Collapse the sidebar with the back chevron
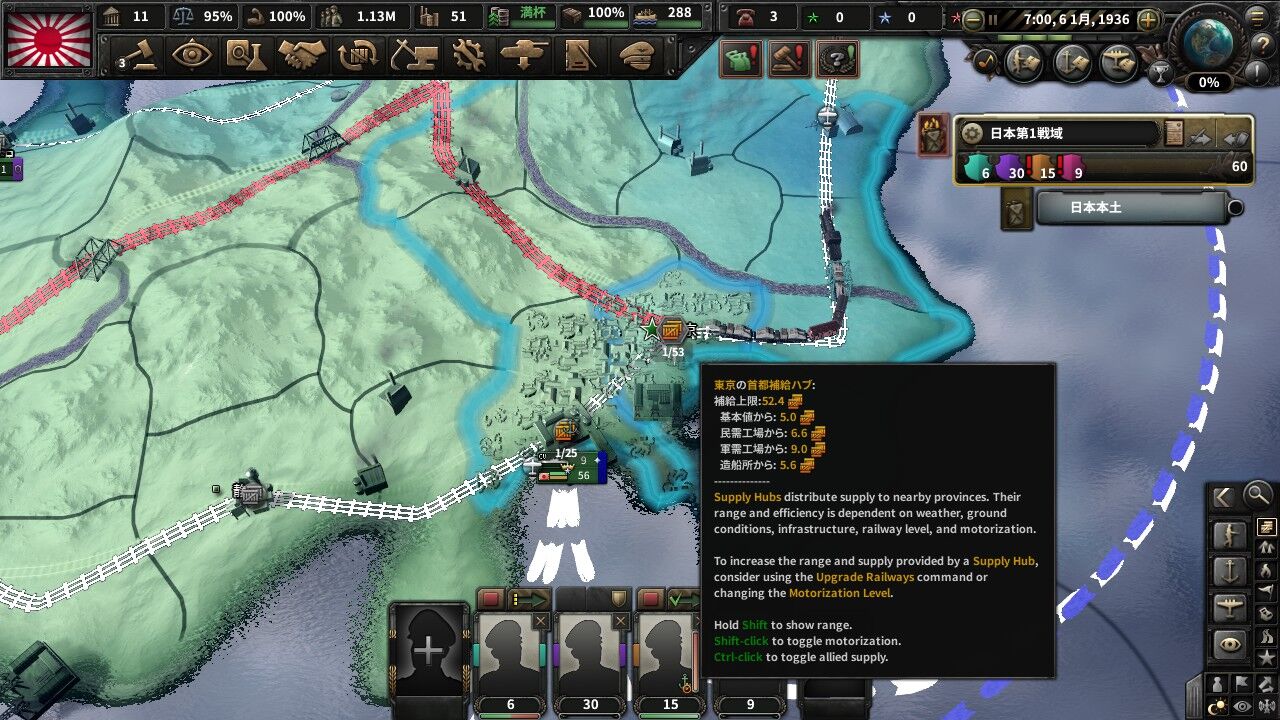Screen dimensions: 1280x720 1222,495
